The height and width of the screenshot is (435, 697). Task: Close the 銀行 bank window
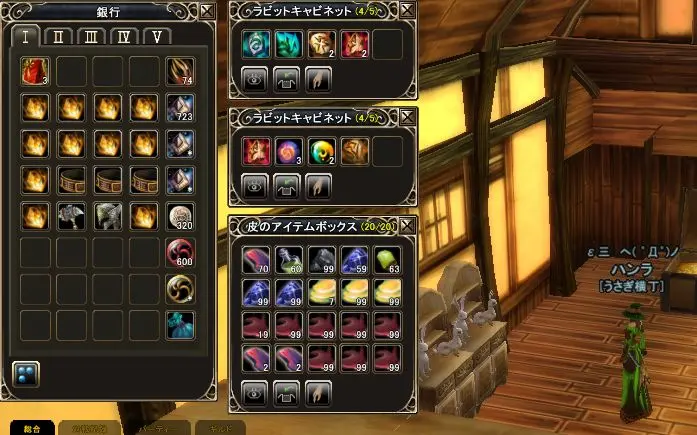pos(207,12)
